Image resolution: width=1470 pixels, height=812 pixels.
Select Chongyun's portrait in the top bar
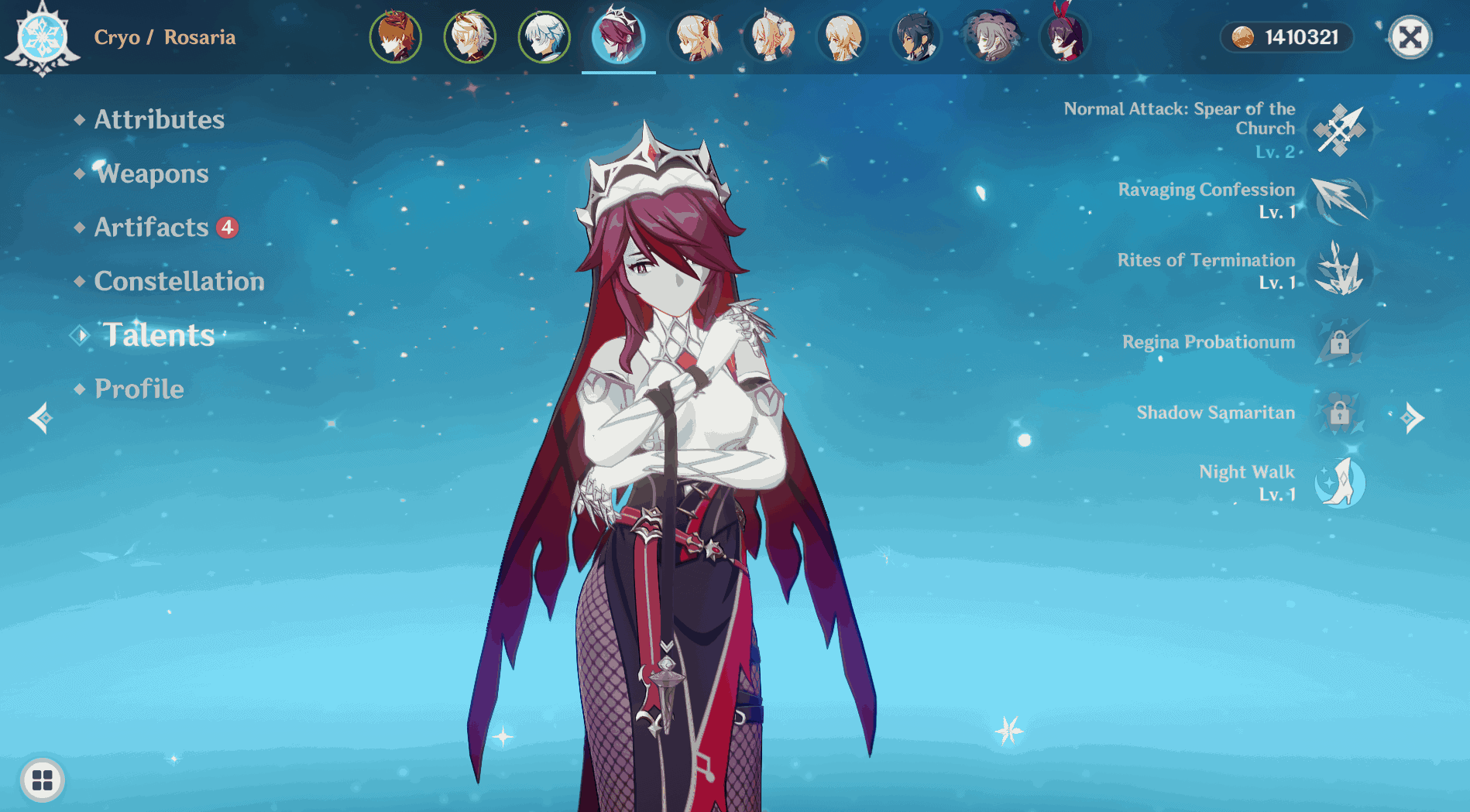click(x=544, y=36)
